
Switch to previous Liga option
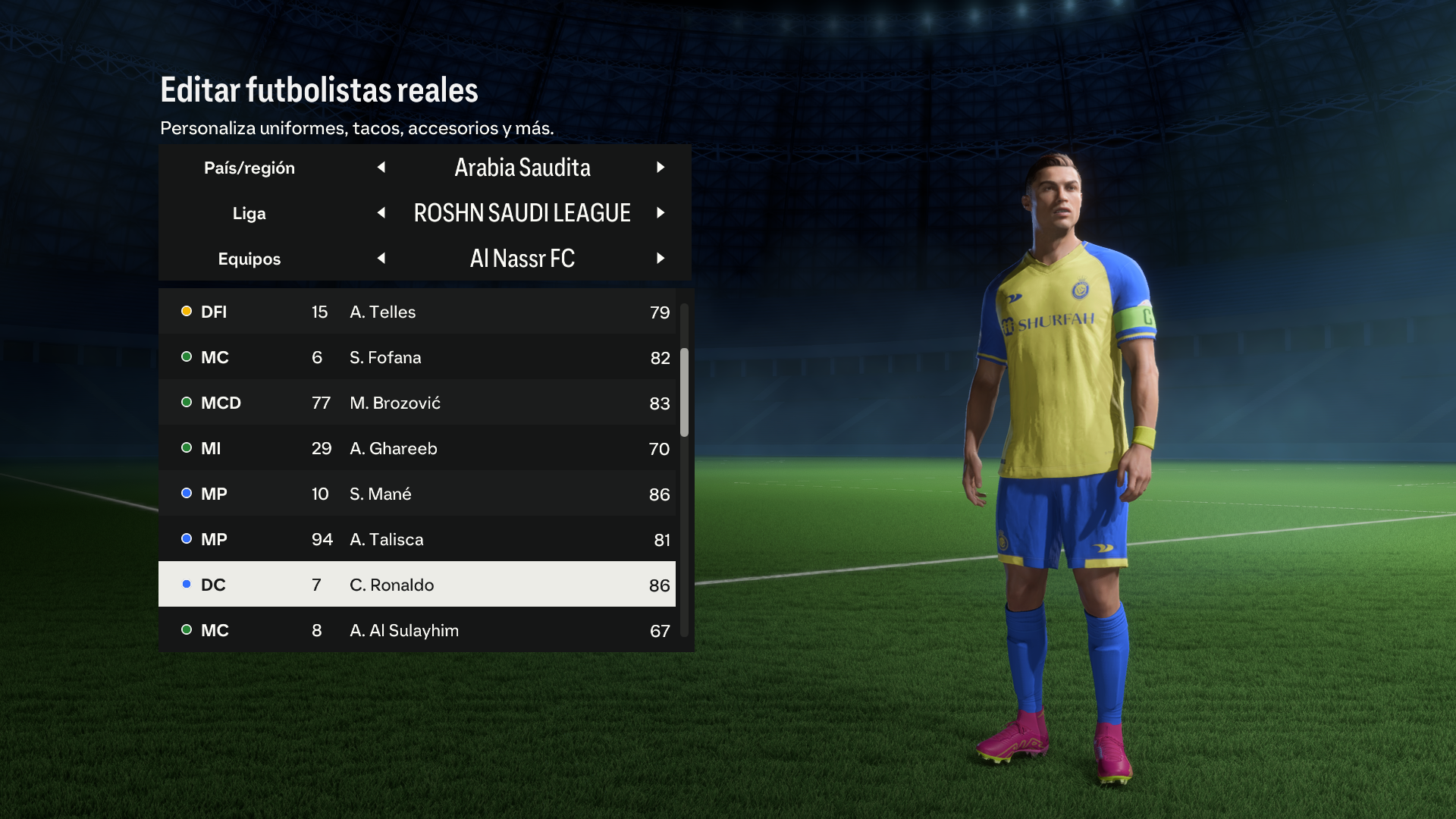pyautogui.click(x=381, y=213)
